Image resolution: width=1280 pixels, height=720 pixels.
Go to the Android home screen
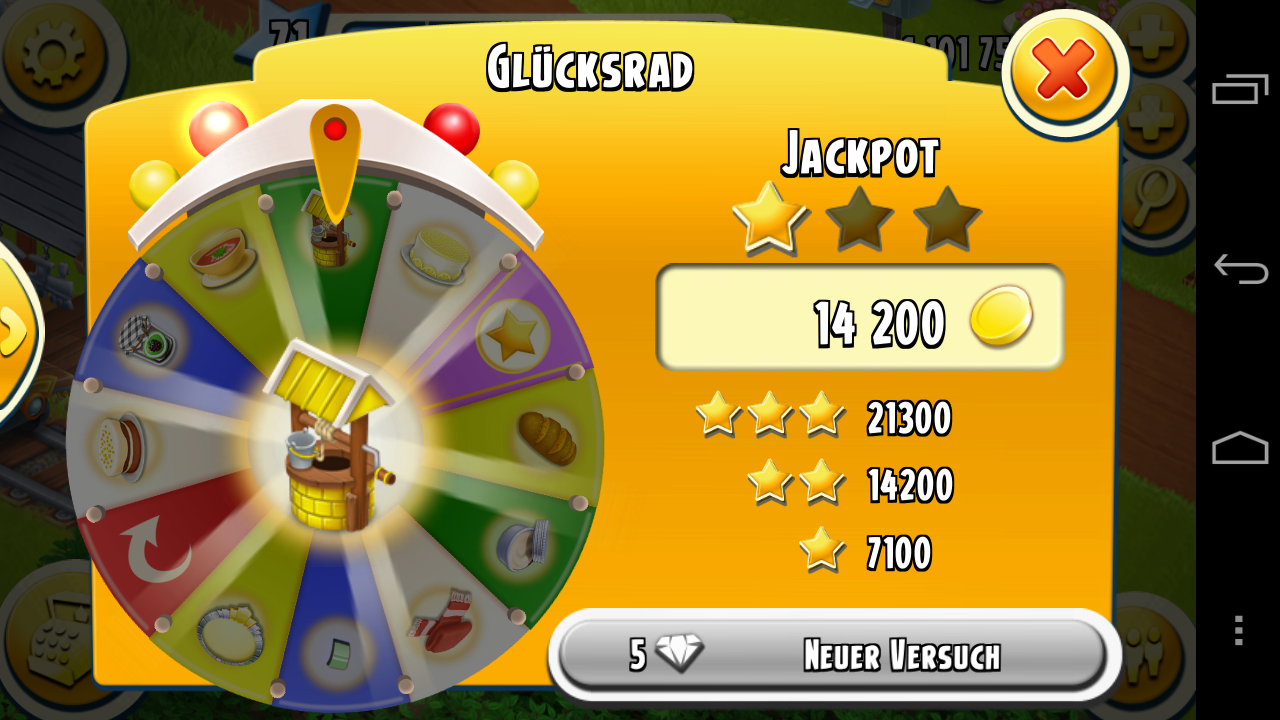tap(1239, 449)
